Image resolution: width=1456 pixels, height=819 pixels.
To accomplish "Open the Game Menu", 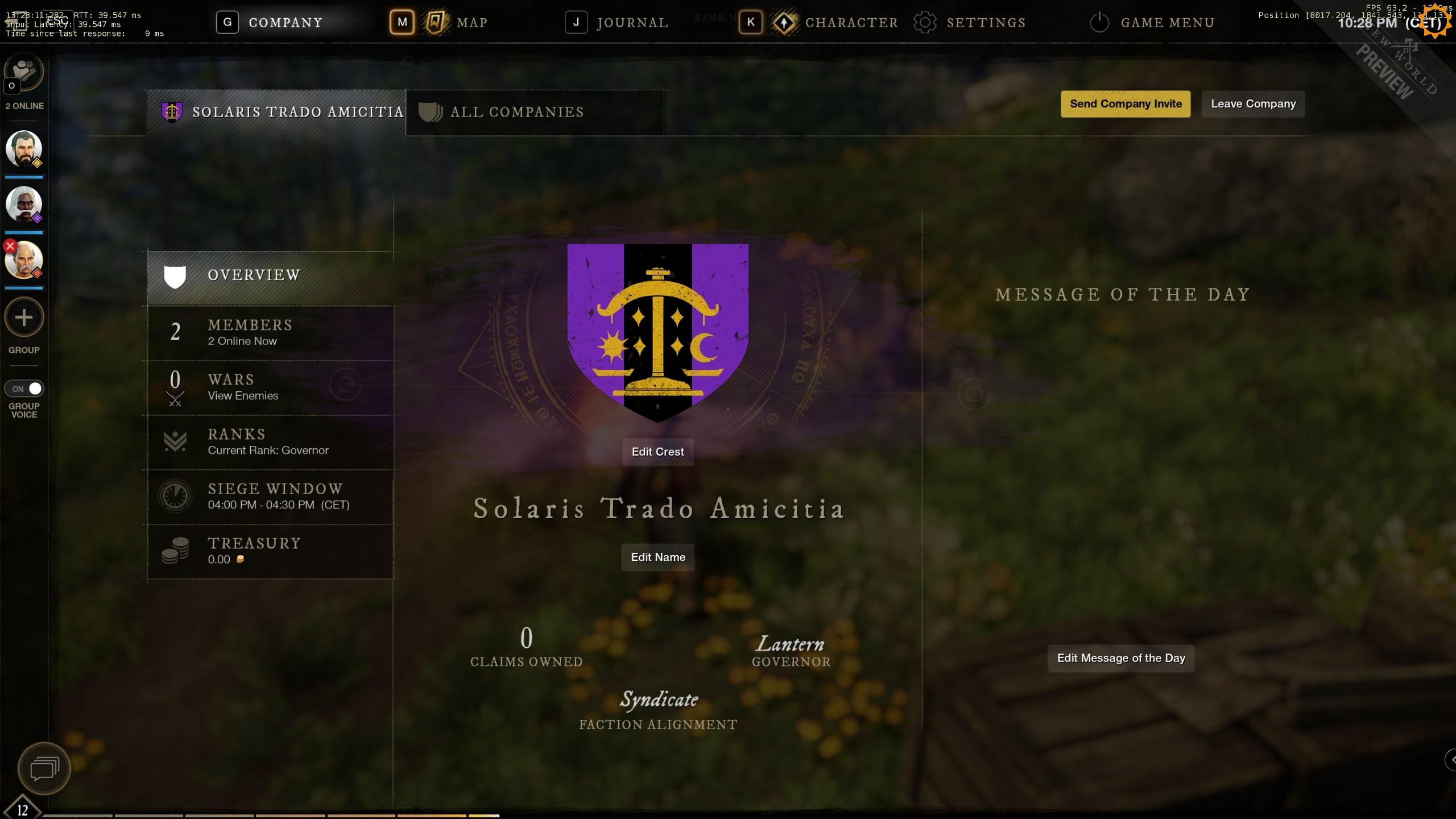I will point(1167,23).
